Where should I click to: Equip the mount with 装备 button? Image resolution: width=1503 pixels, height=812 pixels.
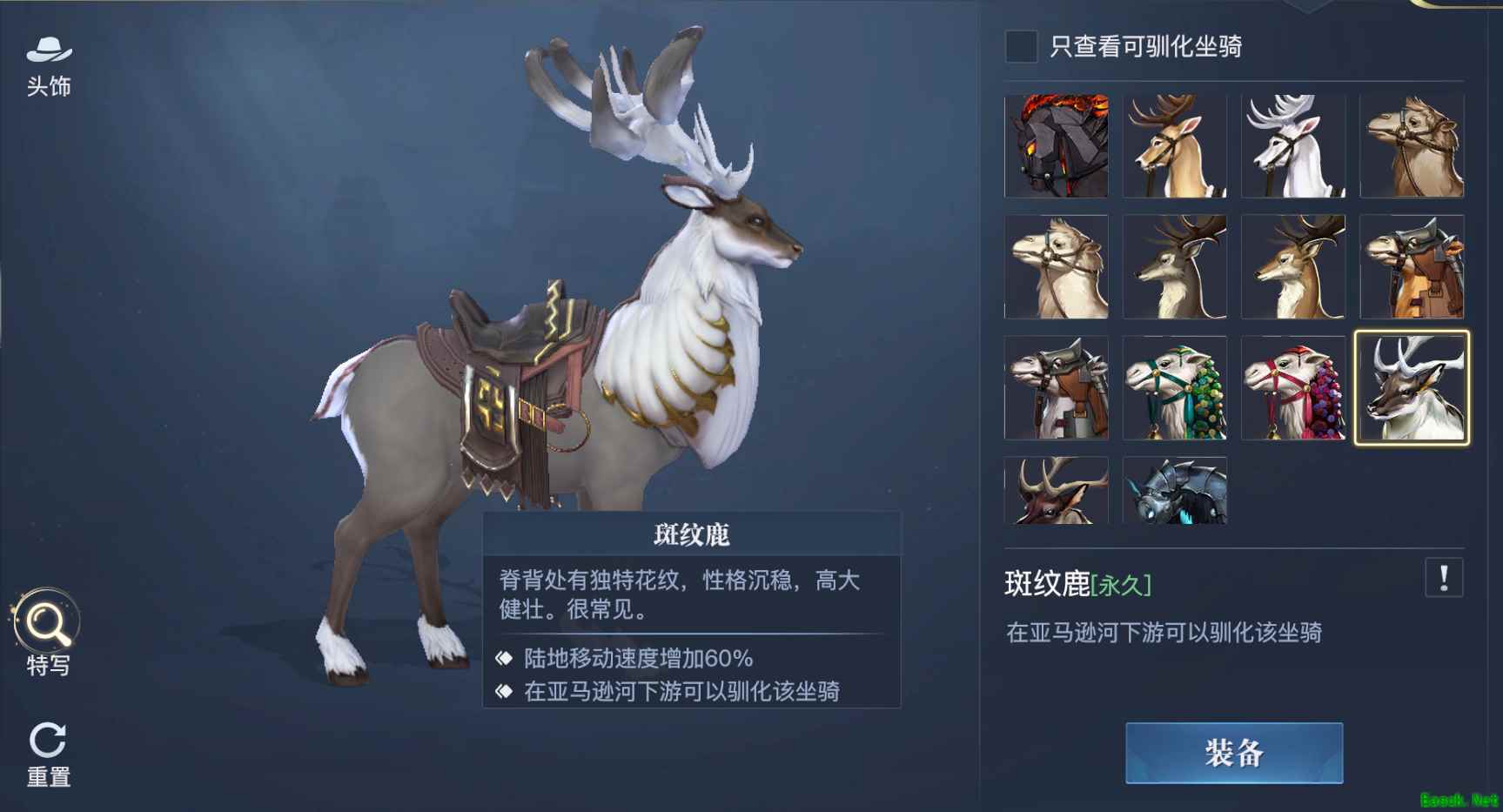1233,753
